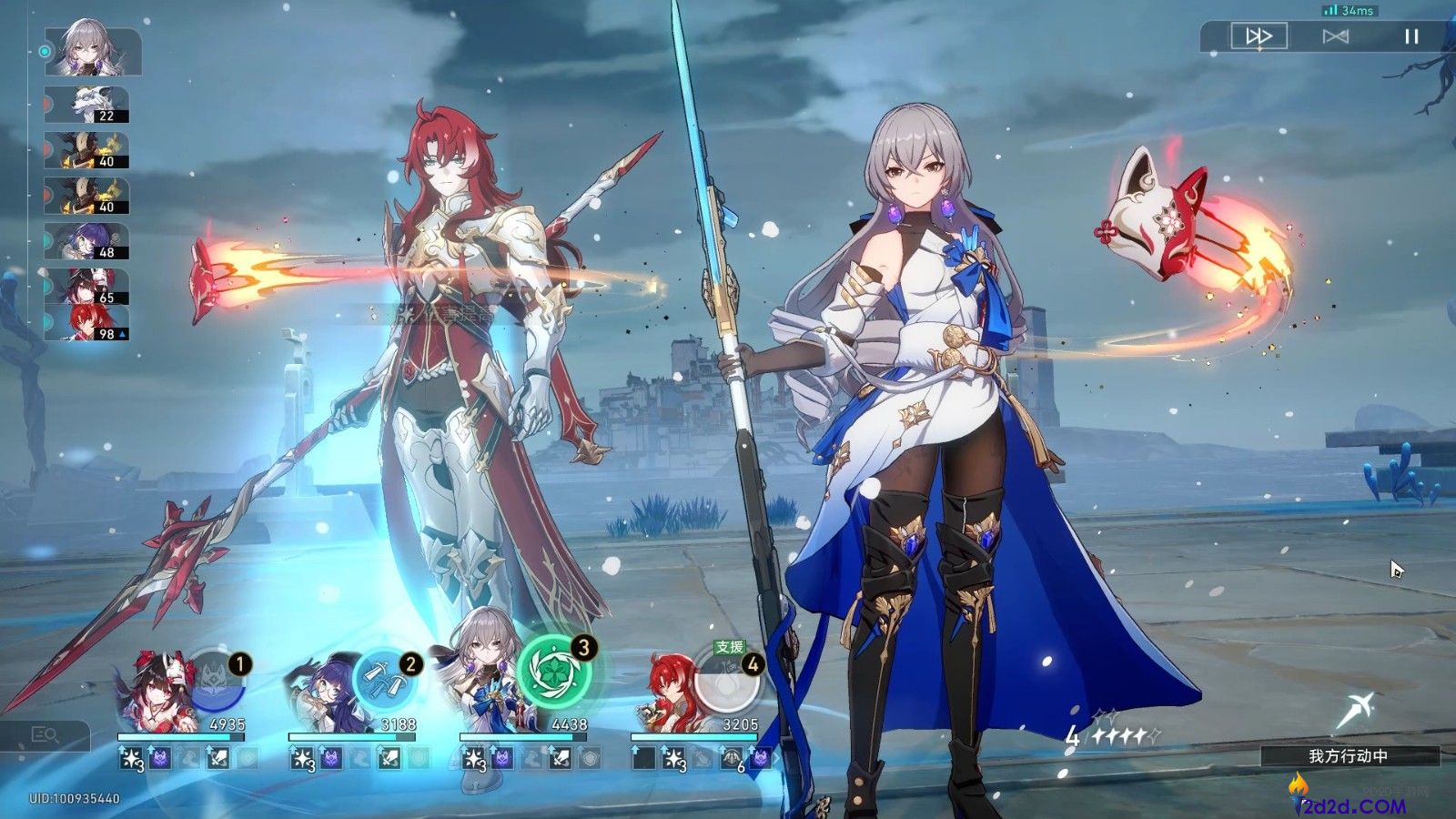Select the red-haired turn order card with 98
Screen dimensions: 1456x819
coord(87,322)
